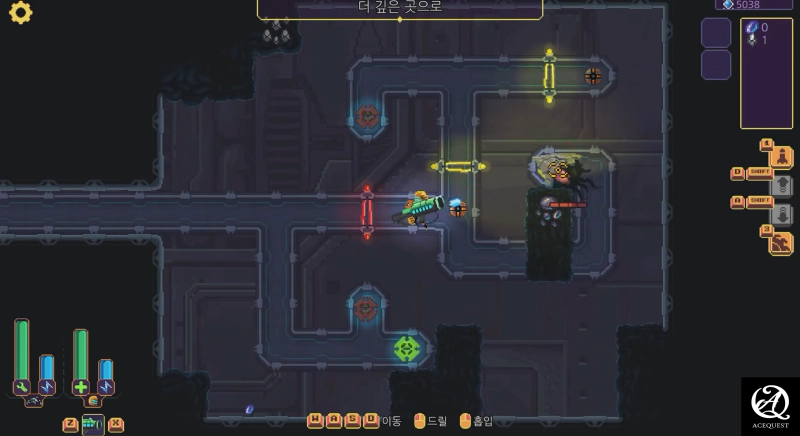Screen dimensions: 800x436
Task: Click the wrench repair icon
Action: coord(21,387)
